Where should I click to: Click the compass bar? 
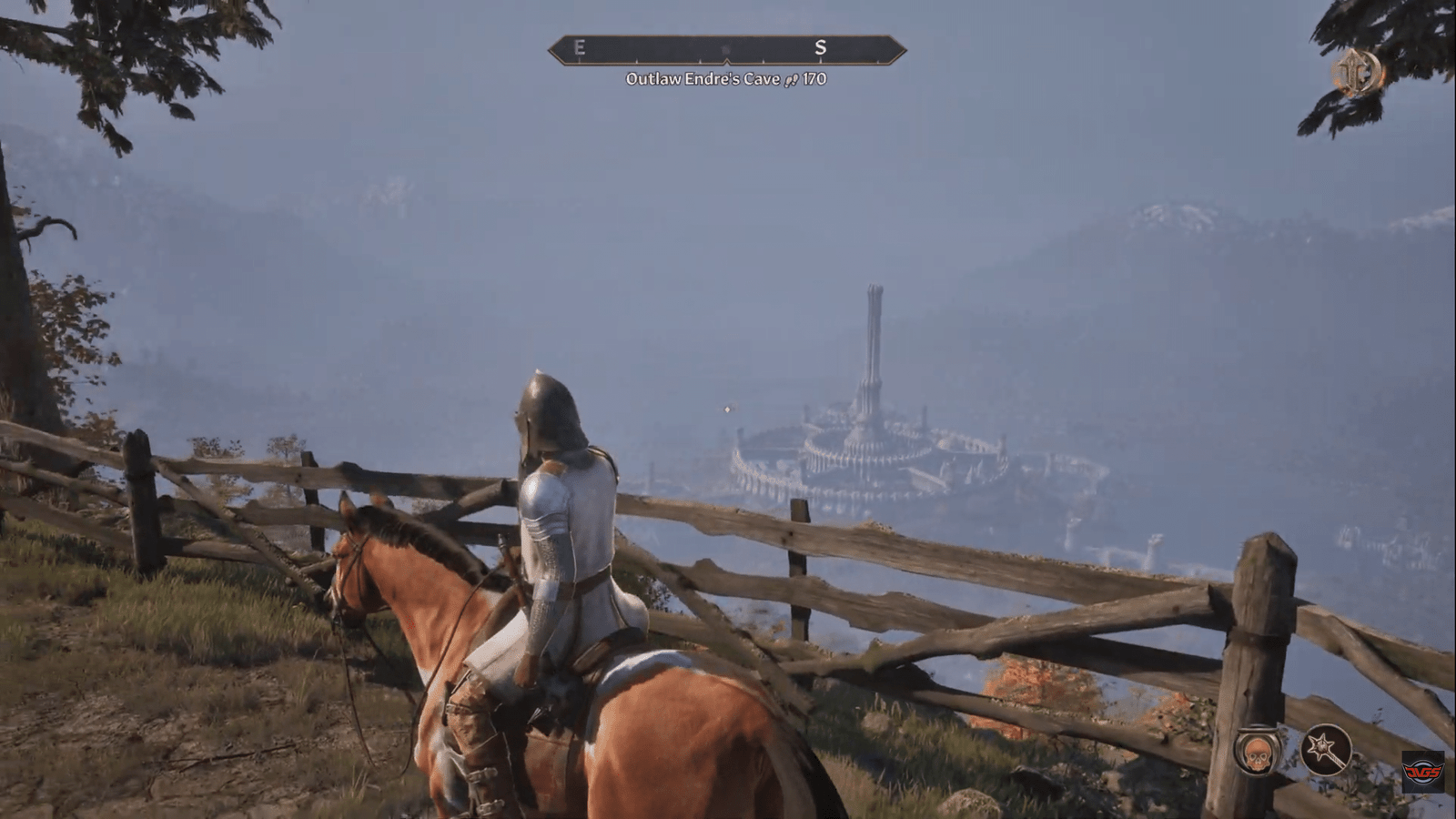pos(726,49)
